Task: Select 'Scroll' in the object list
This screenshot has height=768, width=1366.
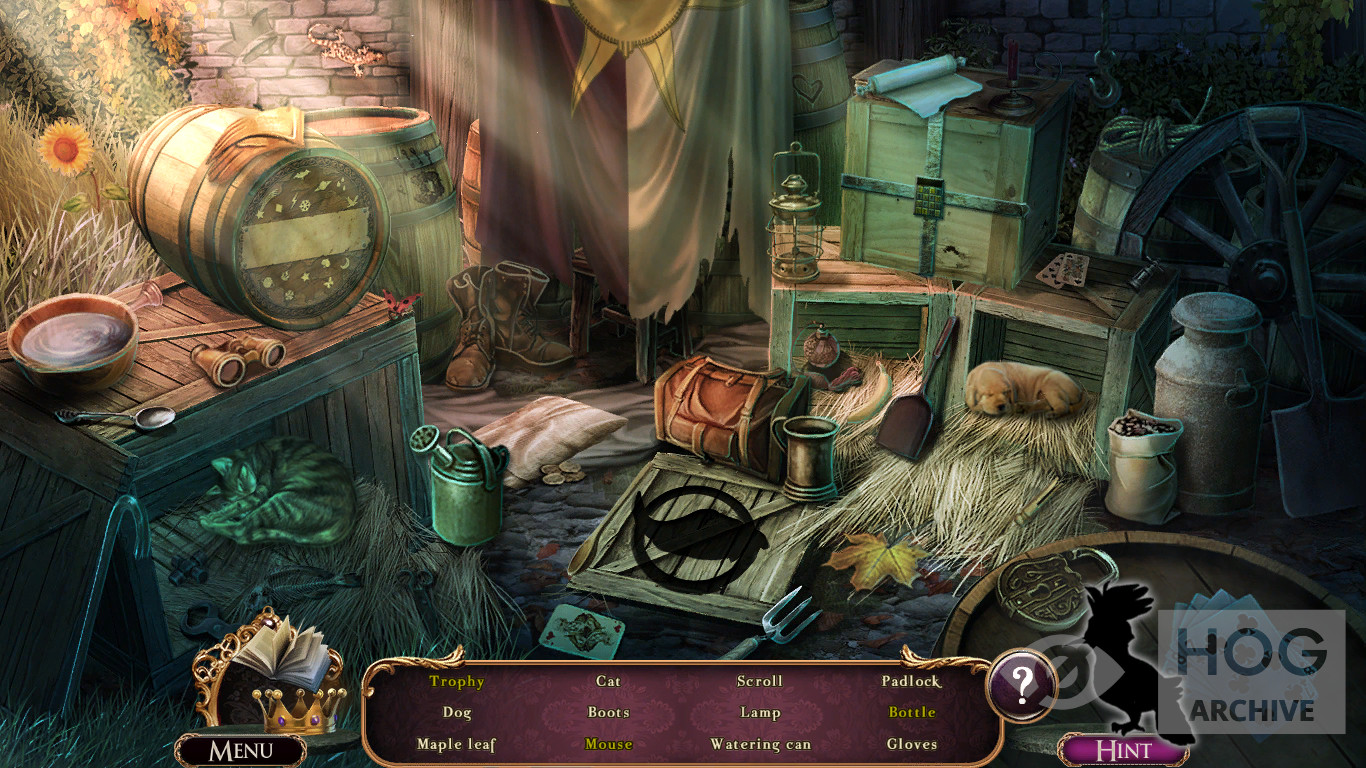Action: pyautogui.click(x=760, y=681)
